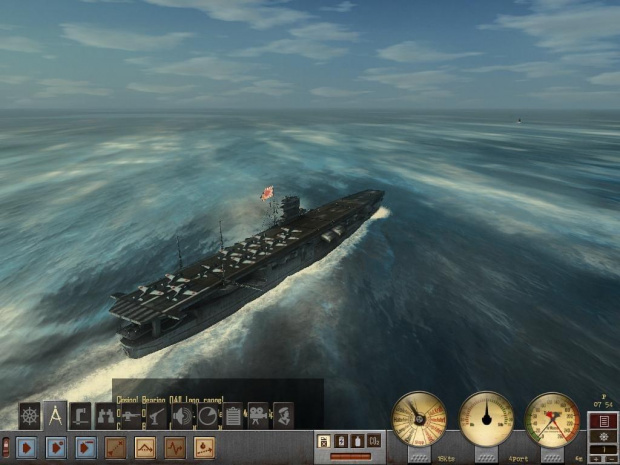Open the sonar speaker station
The width and height of the screenshot is (620, 465).
183,415
